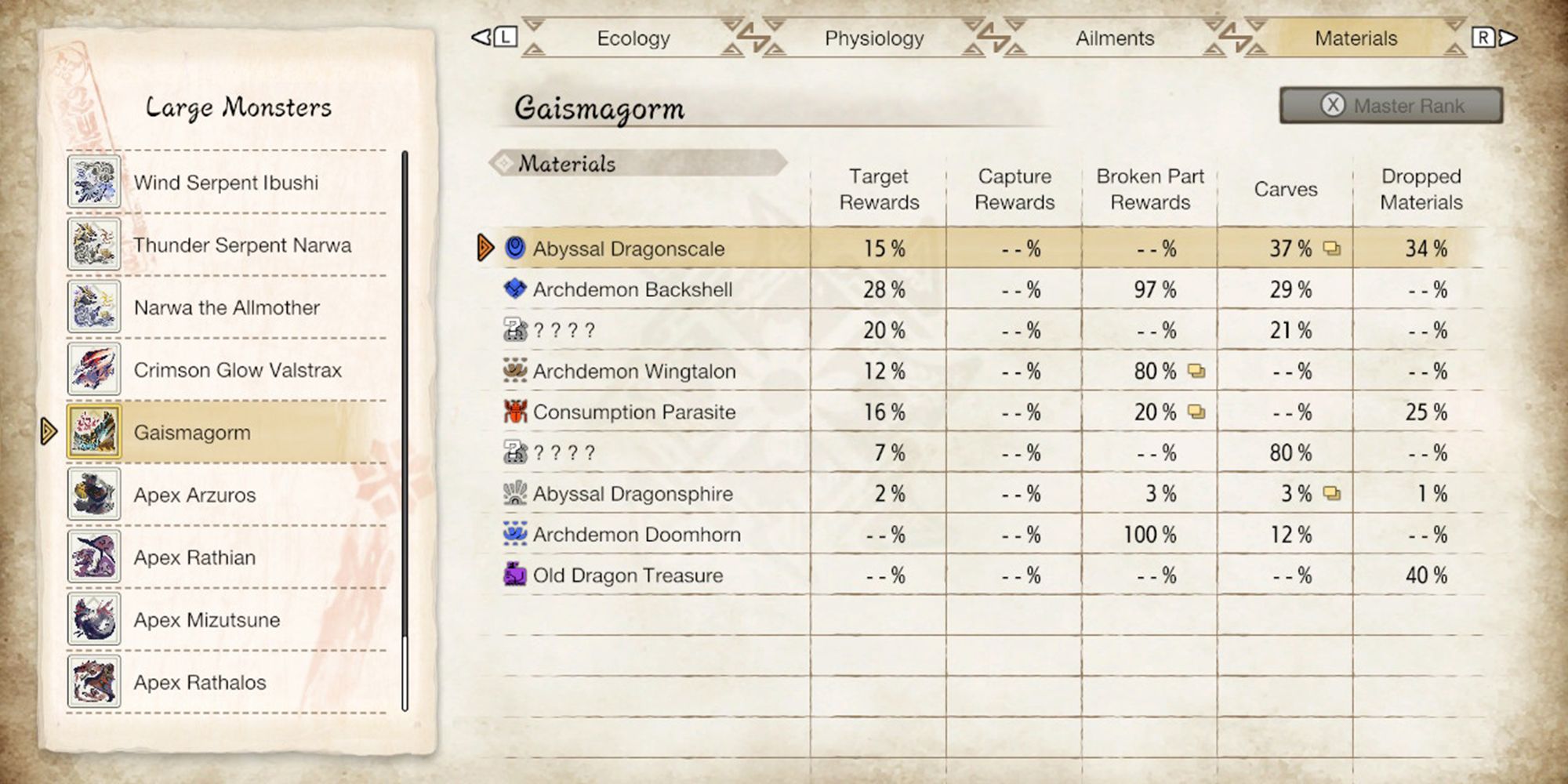This screenshot has height=784, width=1568.
Task: Select Apex Rathian in the monster list
Action: coord(93,557)
